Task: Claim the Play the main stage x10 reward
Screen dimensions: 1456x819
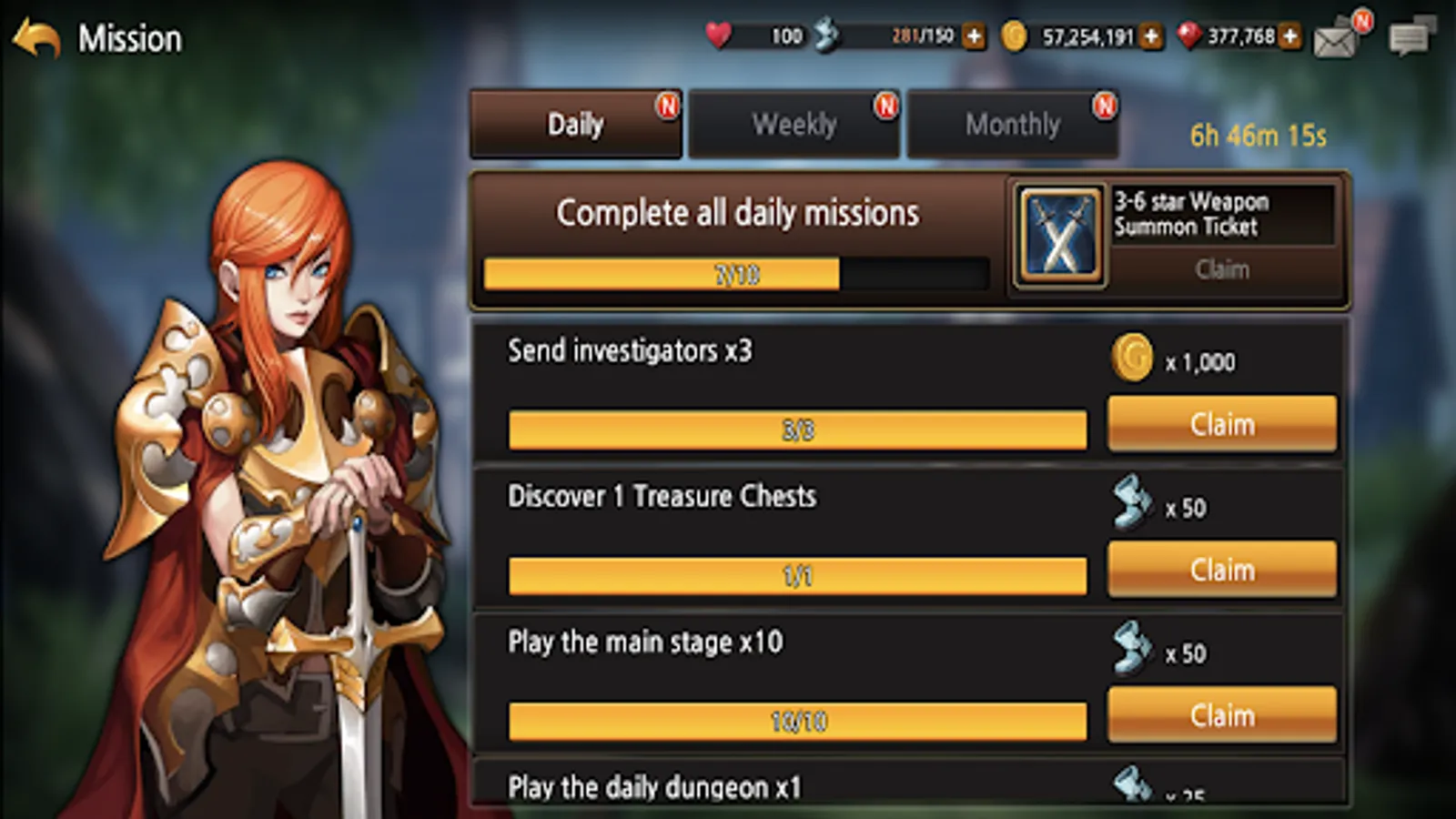Action: [1221, 714]
